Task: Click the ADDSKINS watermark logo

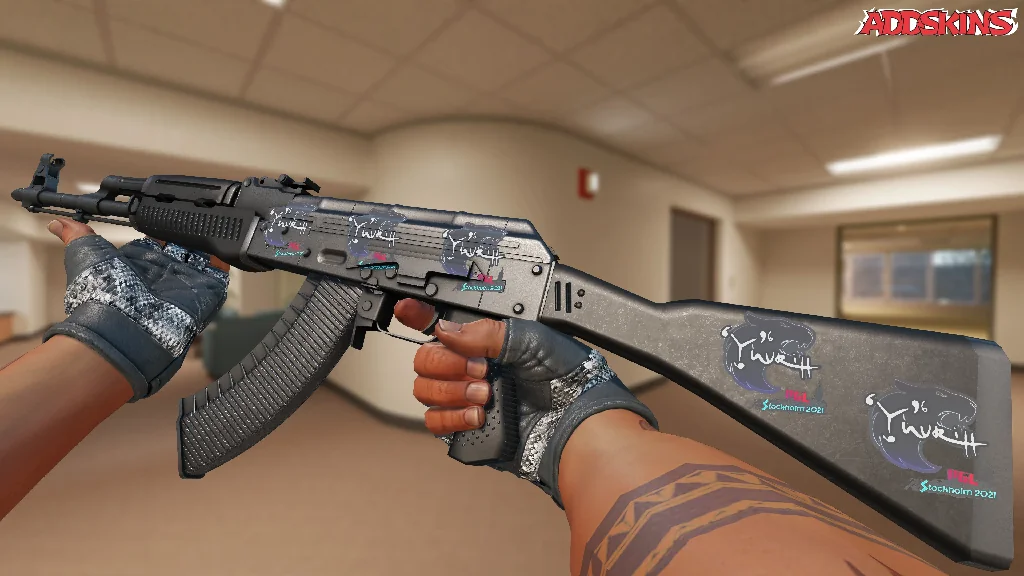Action: [938, 23]
